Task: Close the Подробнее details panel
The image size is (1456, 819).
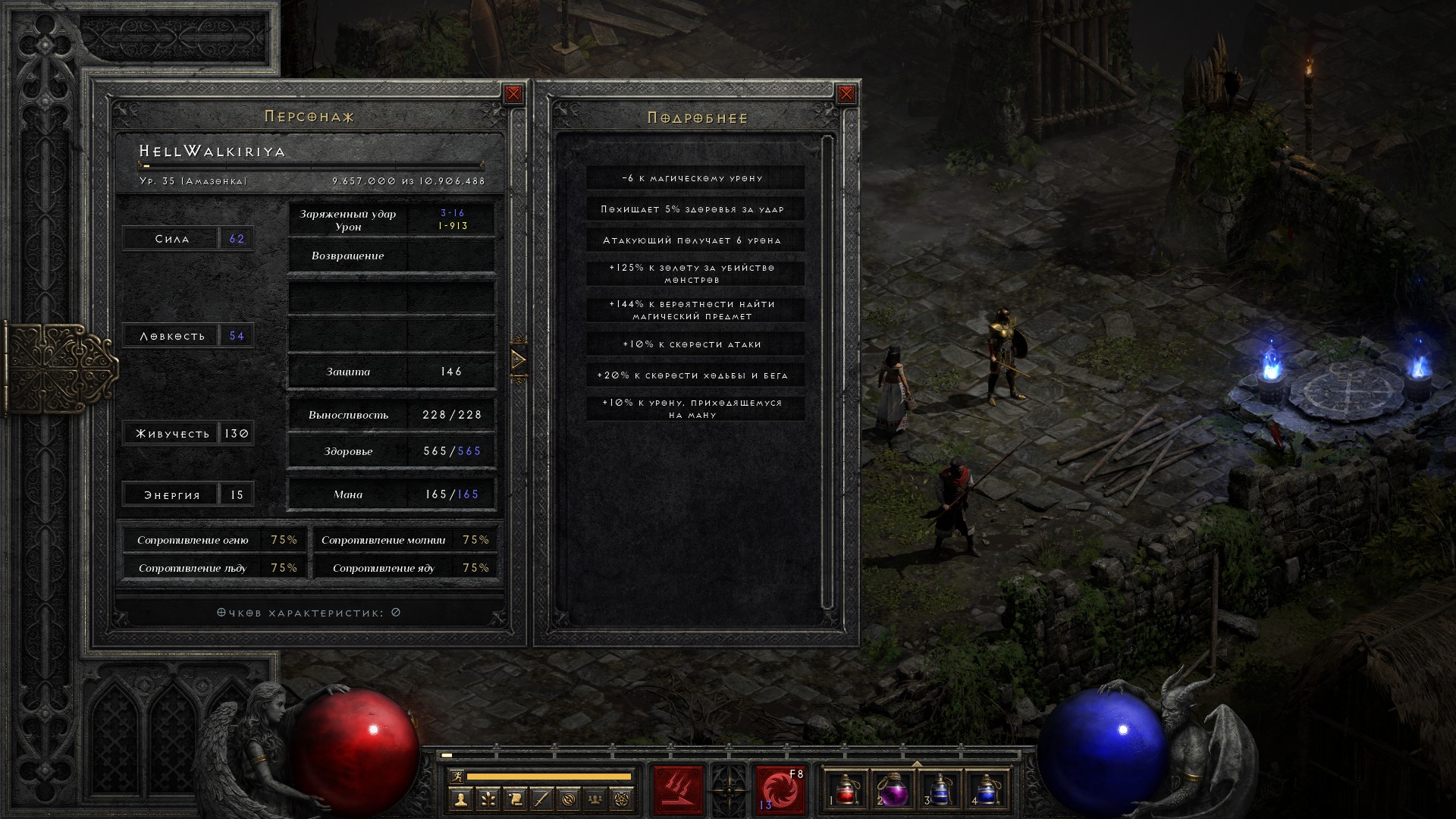Action: point(846,94)
